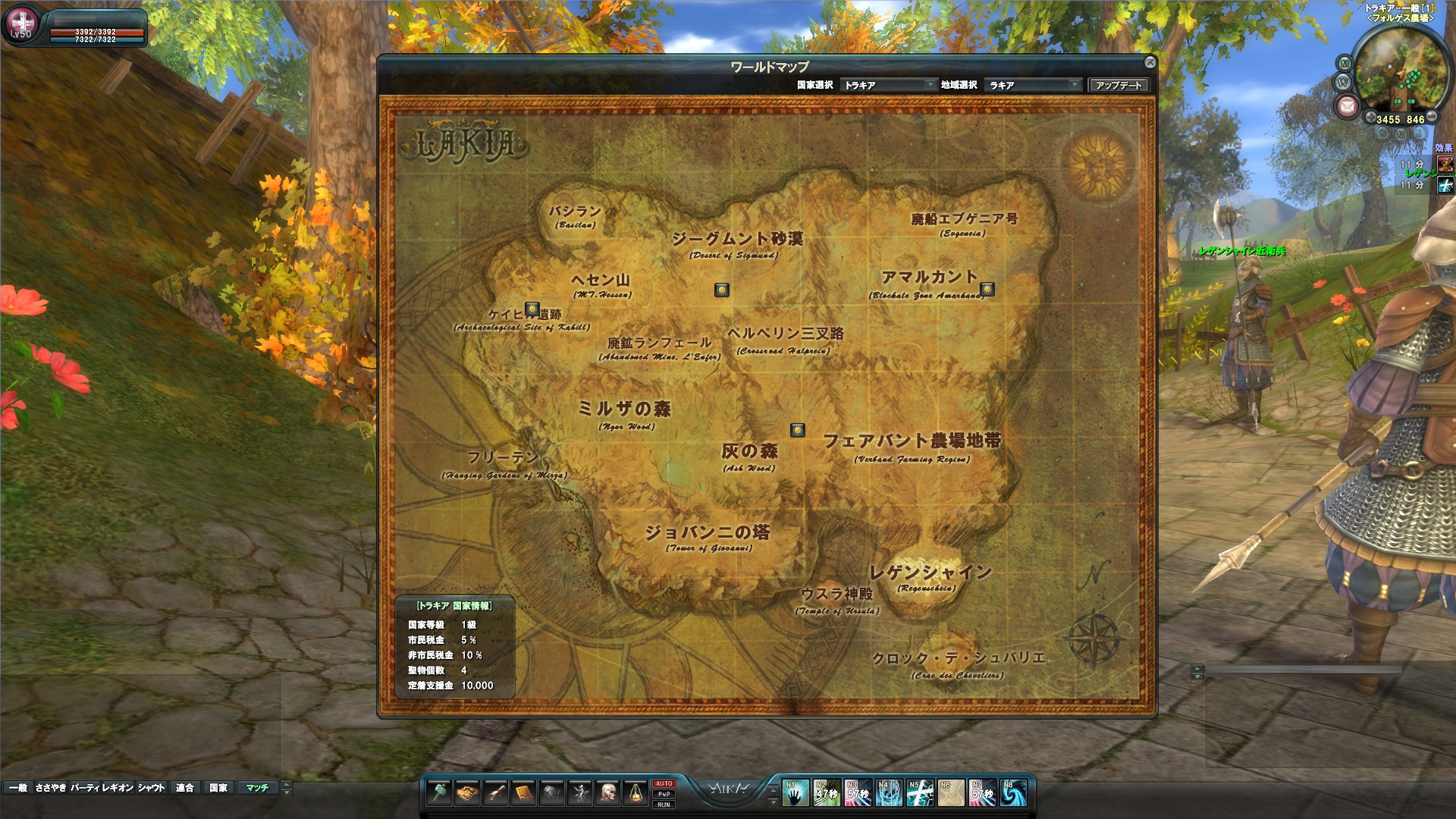Switch to the 国家 nation chat tab
The height and width of the screenshot is (819, 1456).
[x=218, y=788]
